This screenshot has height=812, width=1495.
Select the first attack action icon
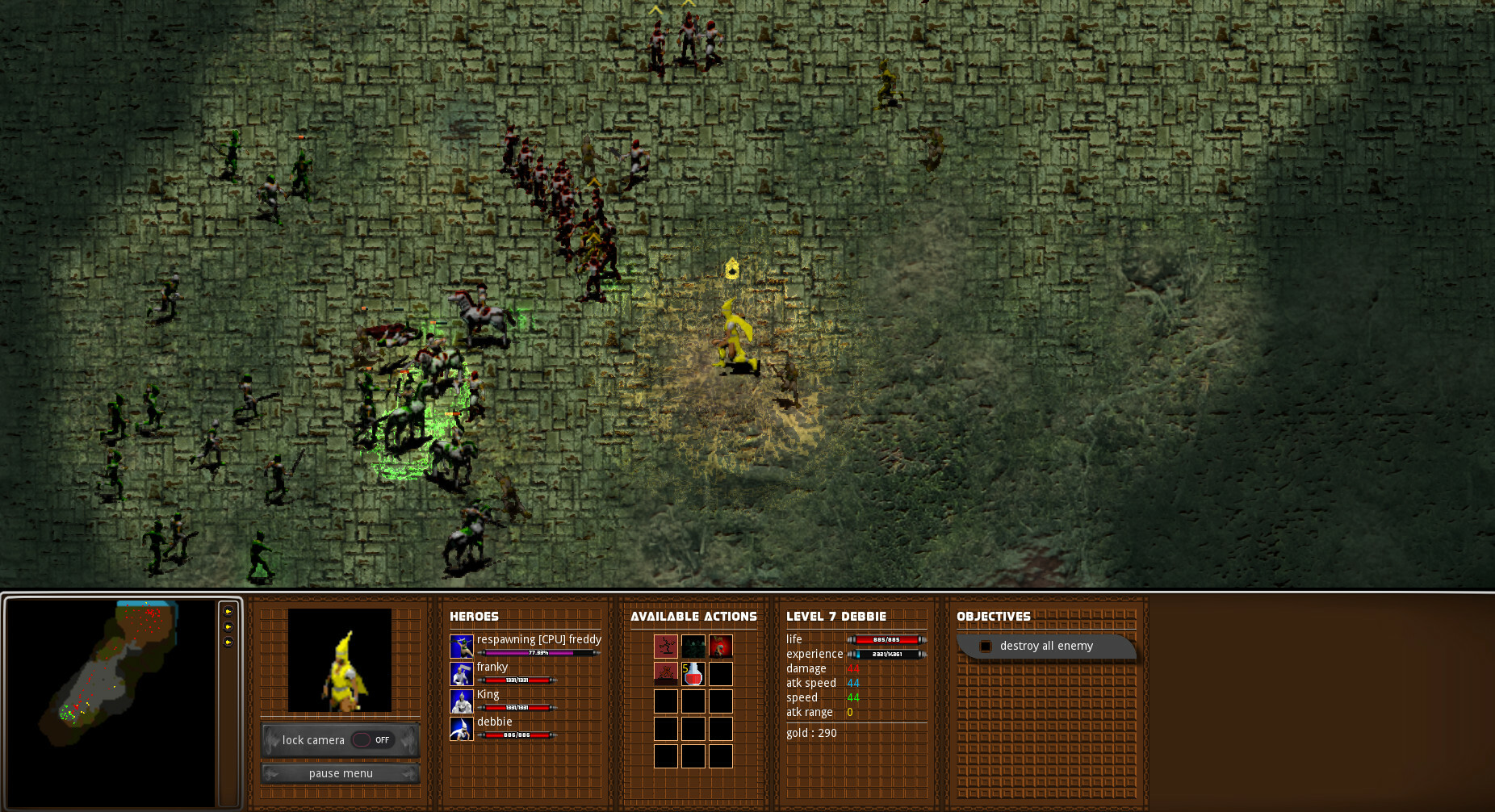tap(666, 646)
